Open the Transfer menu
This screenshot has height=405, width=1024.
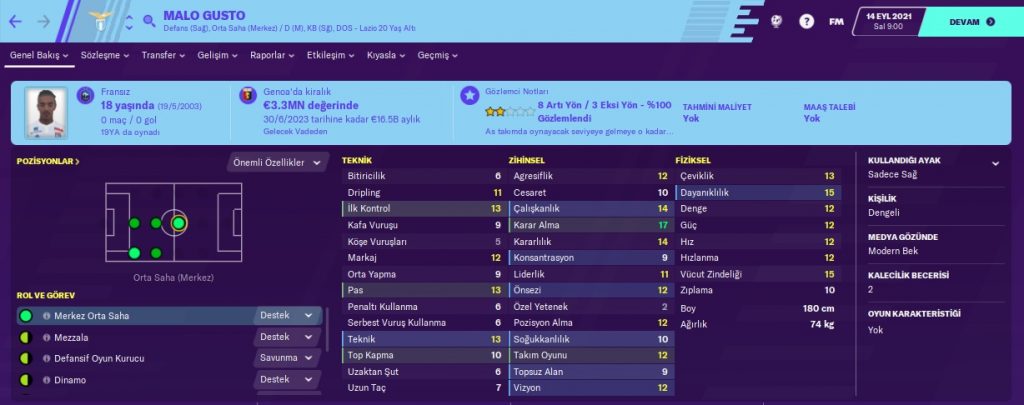coord(164,56)
